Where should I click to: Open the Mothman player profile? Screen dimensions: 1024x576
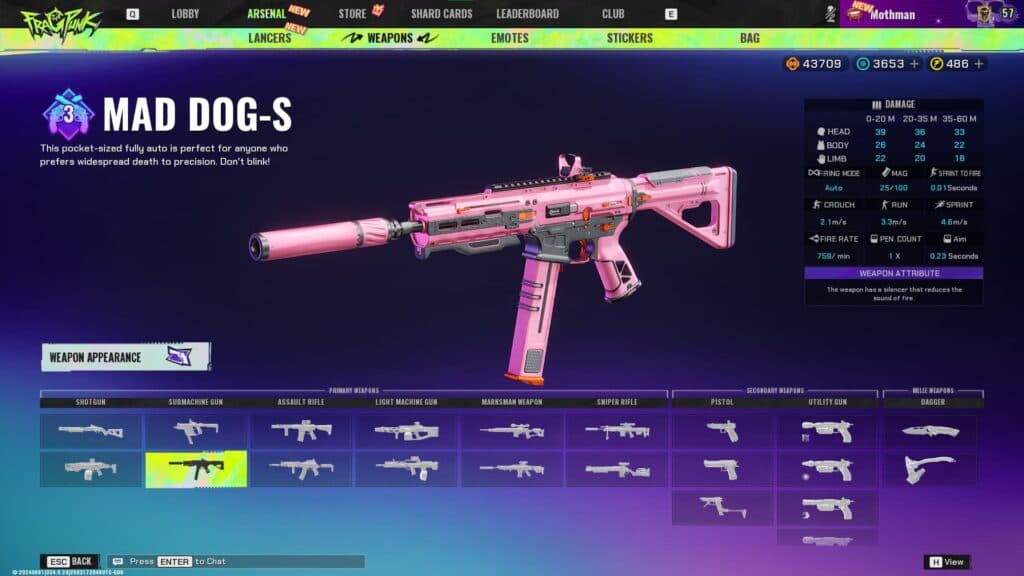pyautogui.click(x=893, y=14)
